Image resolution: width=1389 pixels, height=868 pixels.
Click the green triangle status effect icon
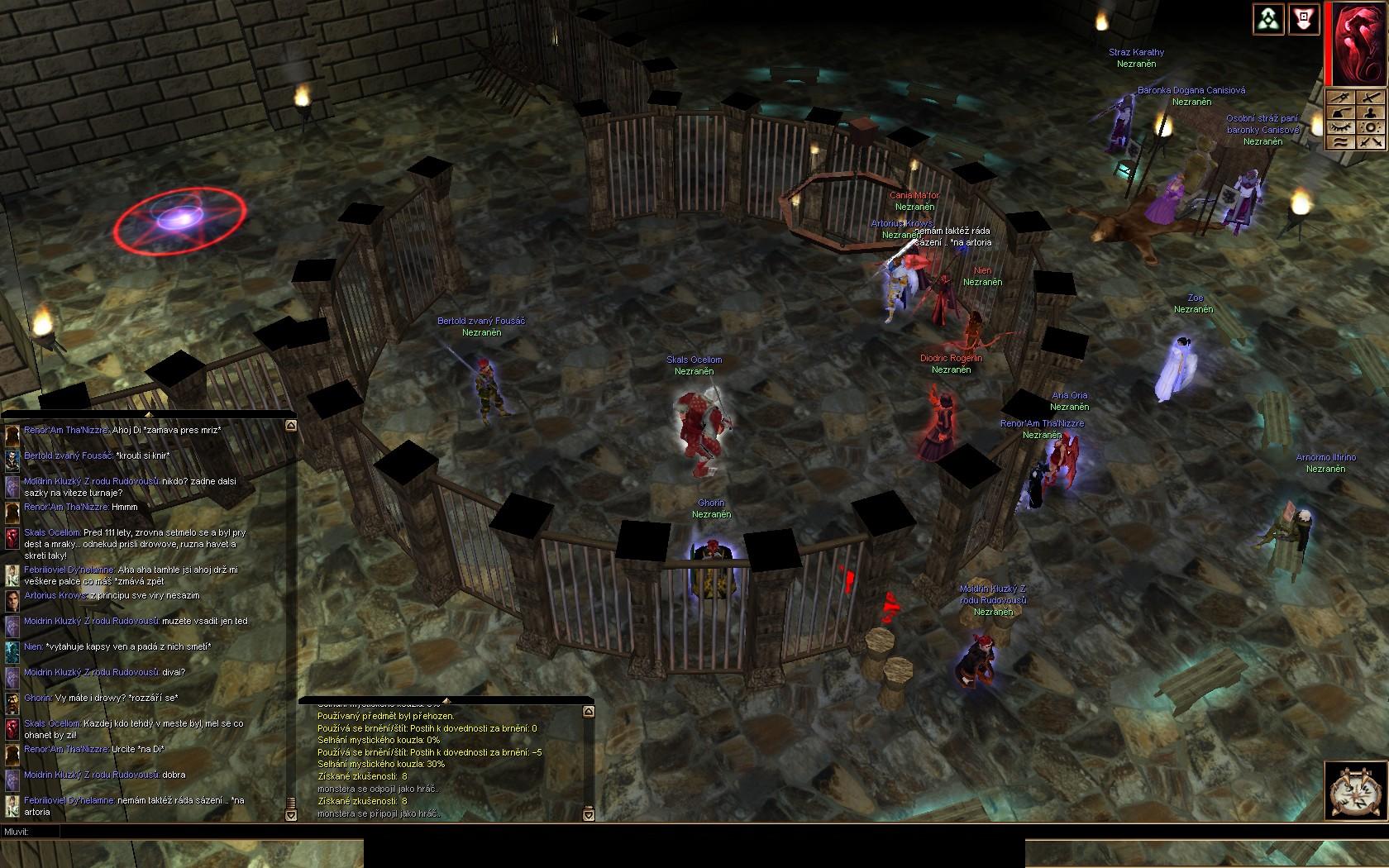tap(1267, 20)
